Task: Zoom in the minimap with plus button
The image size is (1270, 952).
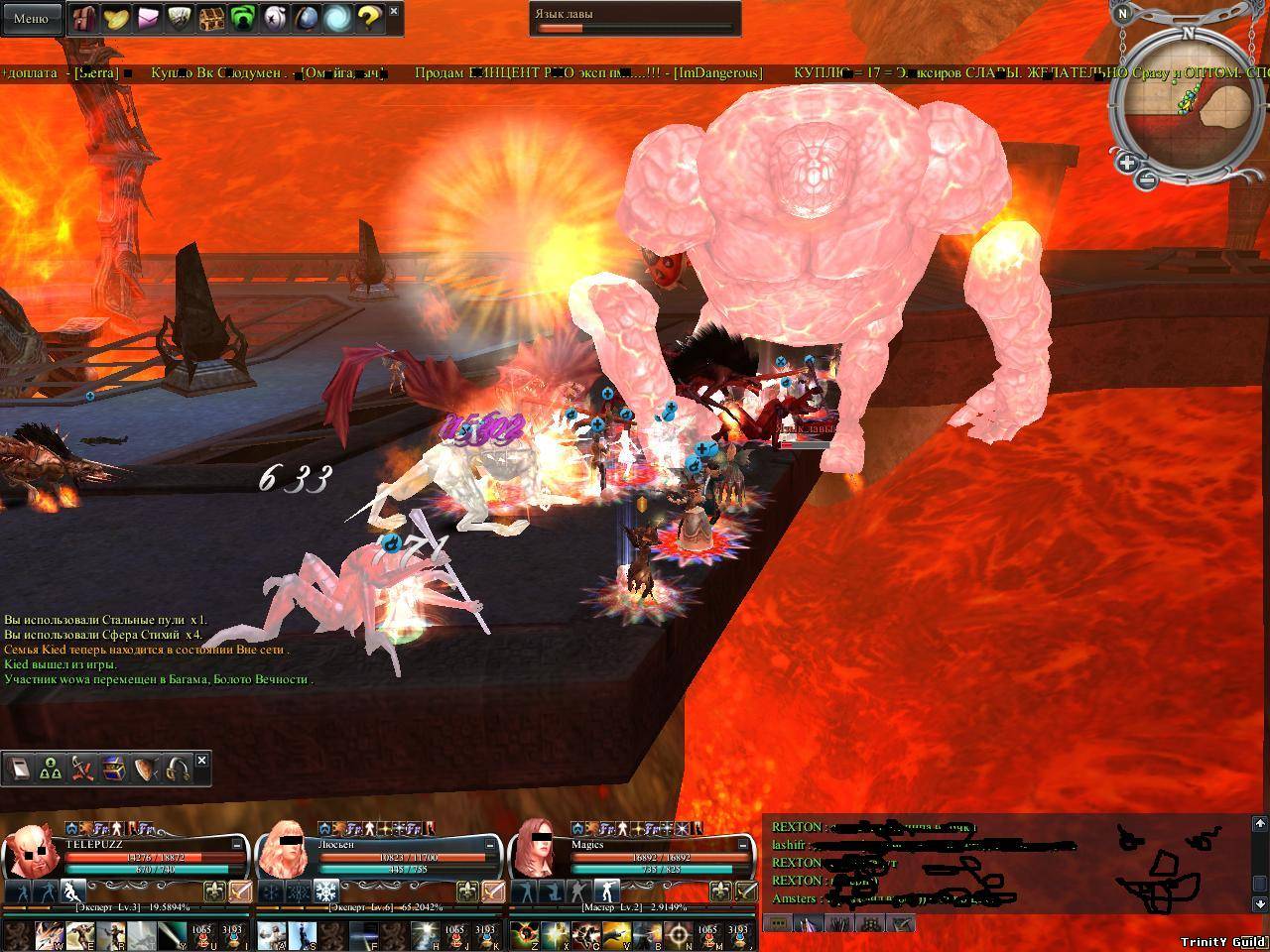Action: [x=1128, y=163]
